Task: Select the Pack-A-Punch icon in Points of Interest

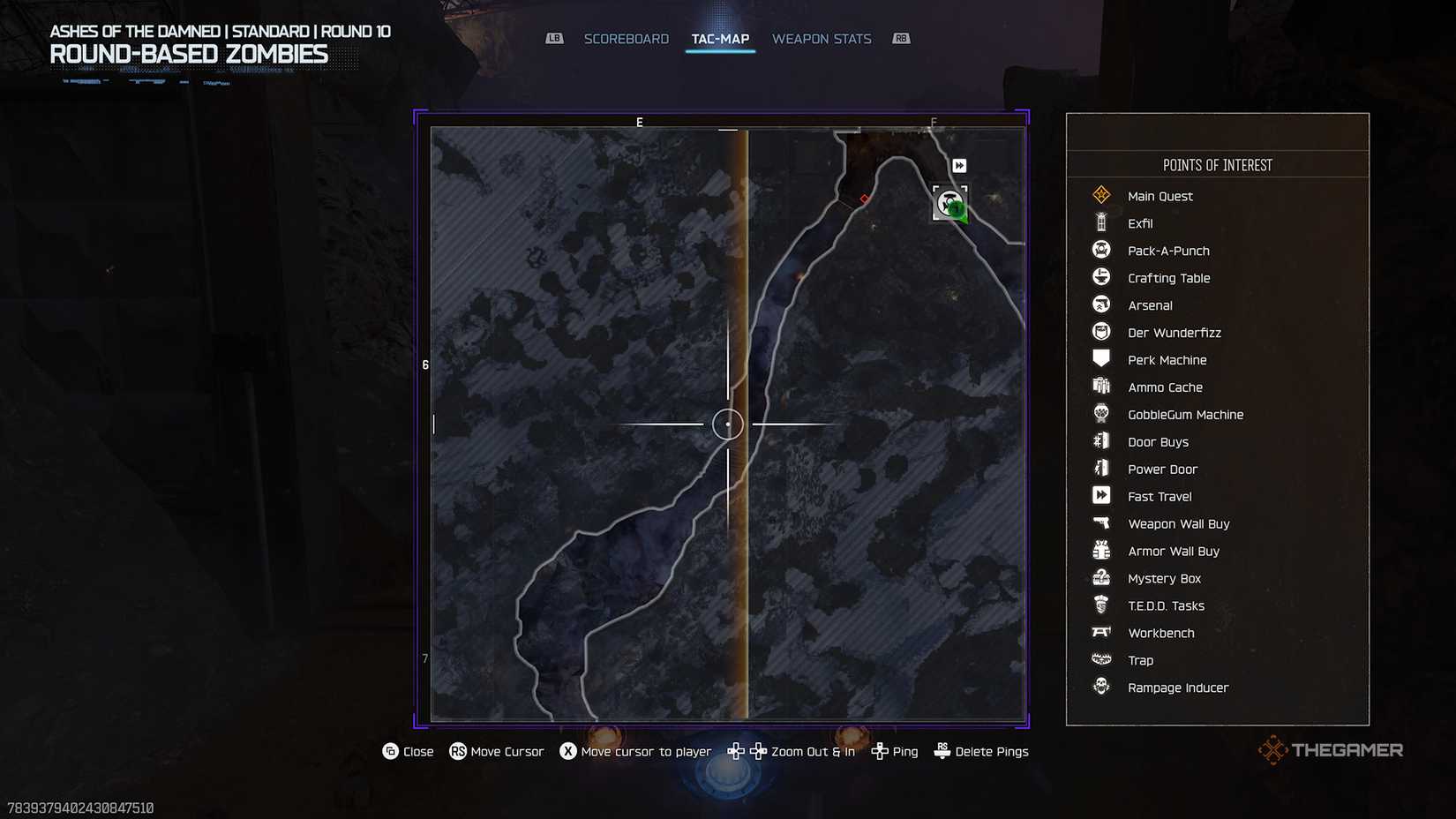Action: pyautogui.click(x=1100, y=250)
